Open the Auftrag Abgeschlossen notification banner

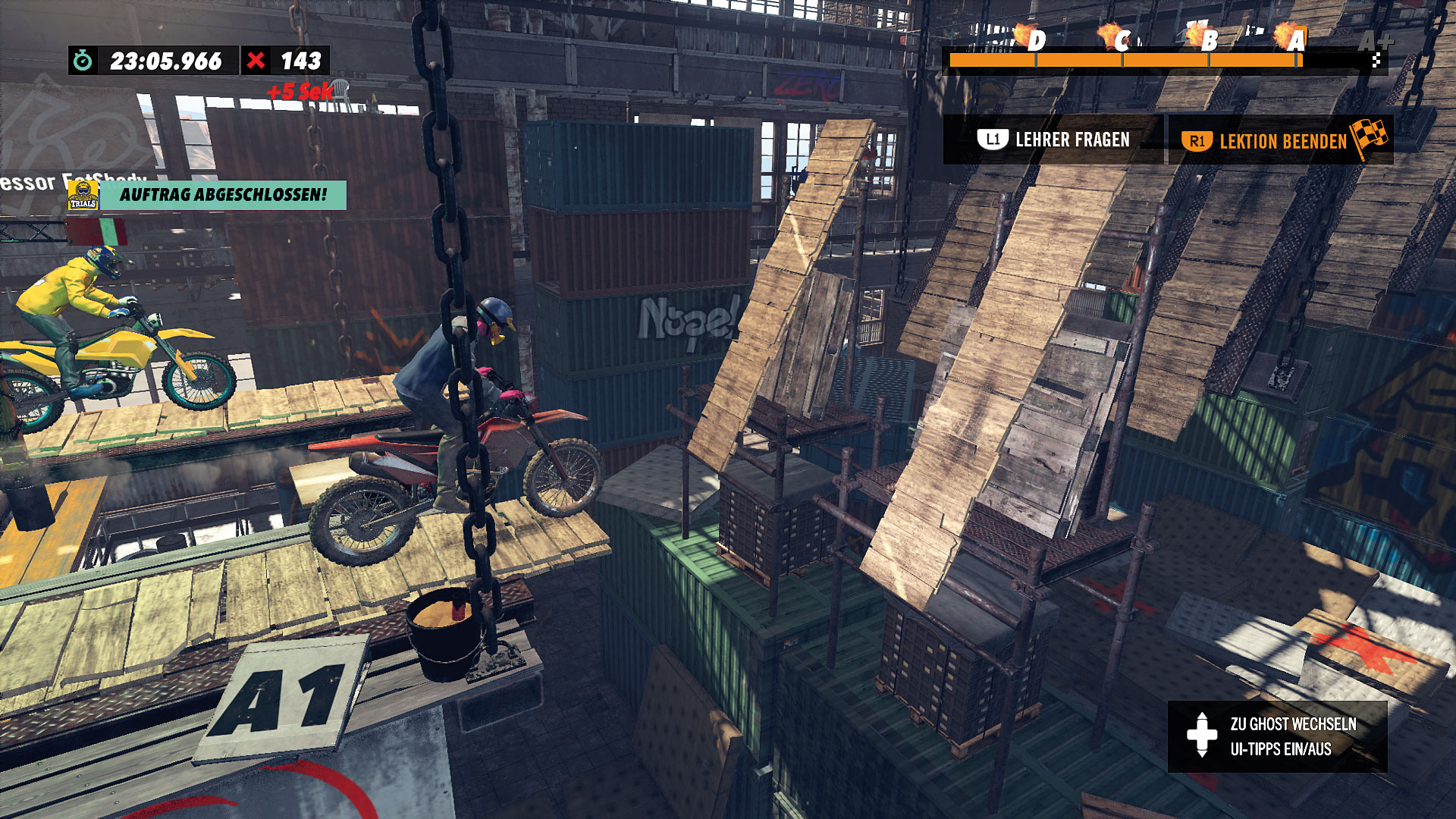pos(222,195)
